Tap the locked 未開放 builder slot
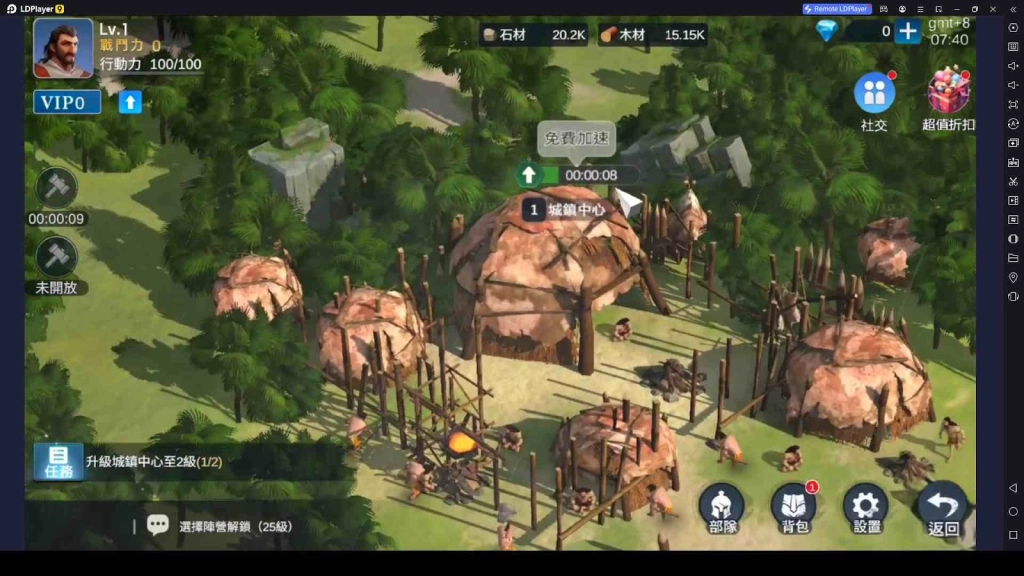The width and height of the screenshot is (1024, 576). 56,257
